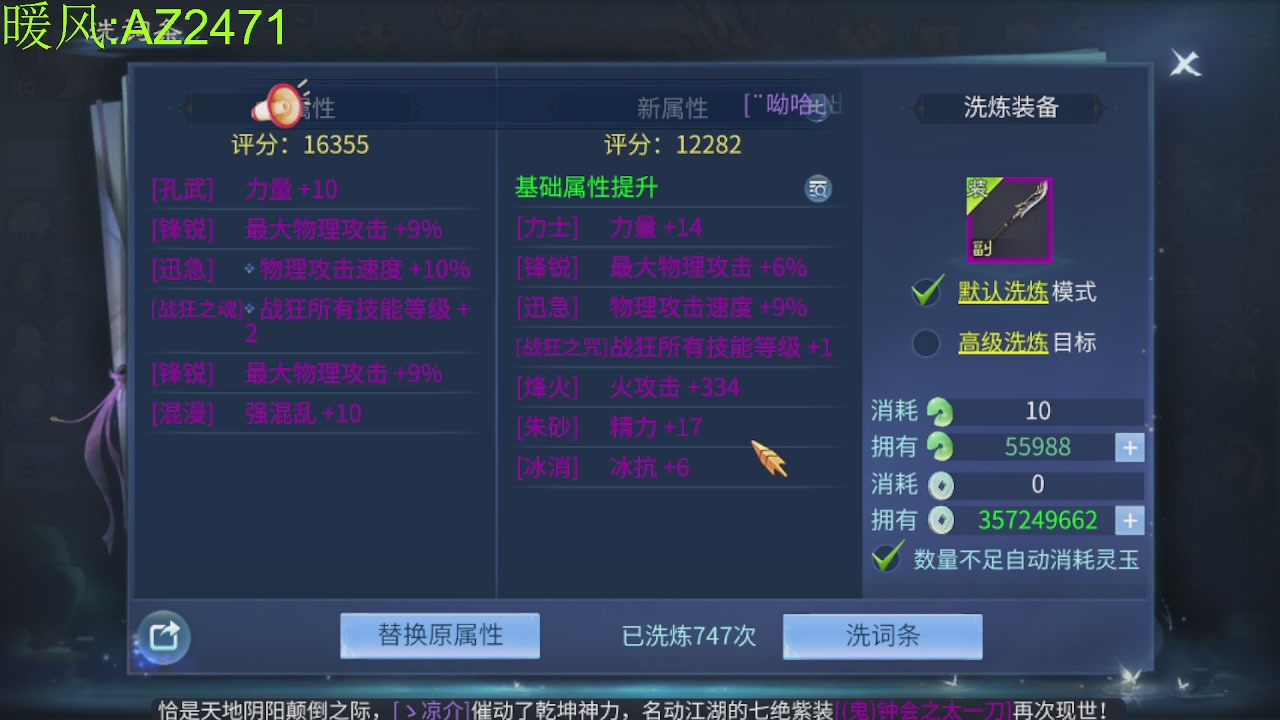Screen dimensions: 1280x720
Task: Click the green refine token icon beside 55988
Action: [938, 447]
